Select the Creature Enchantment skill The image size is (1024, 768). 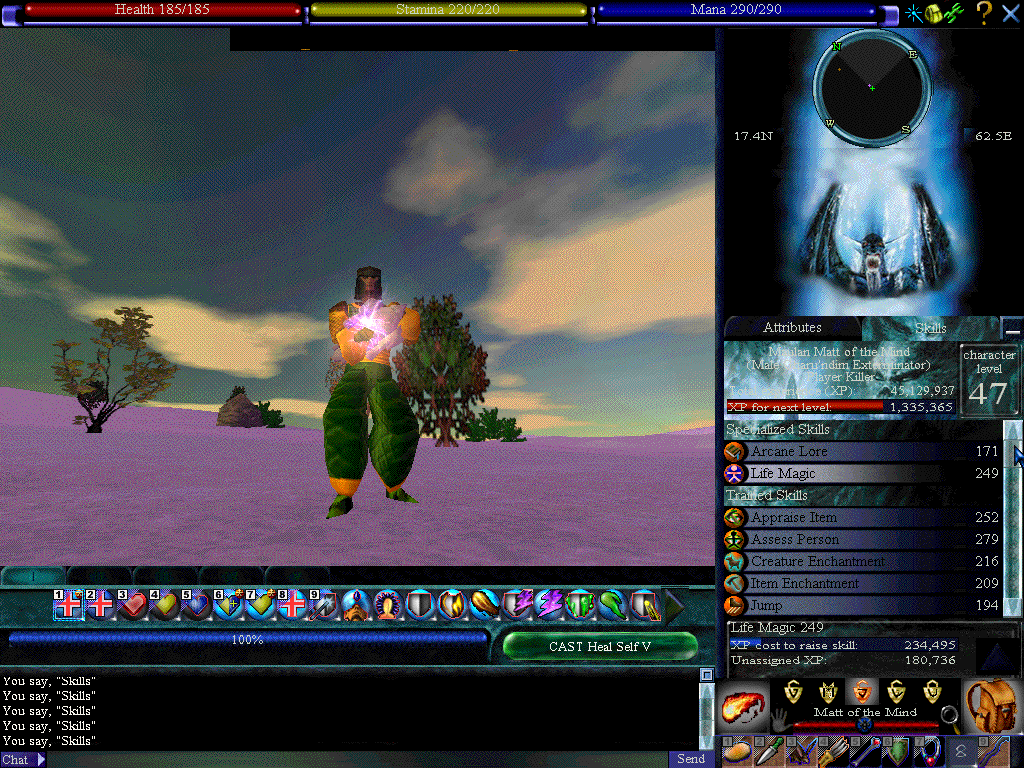click(860, 562)
